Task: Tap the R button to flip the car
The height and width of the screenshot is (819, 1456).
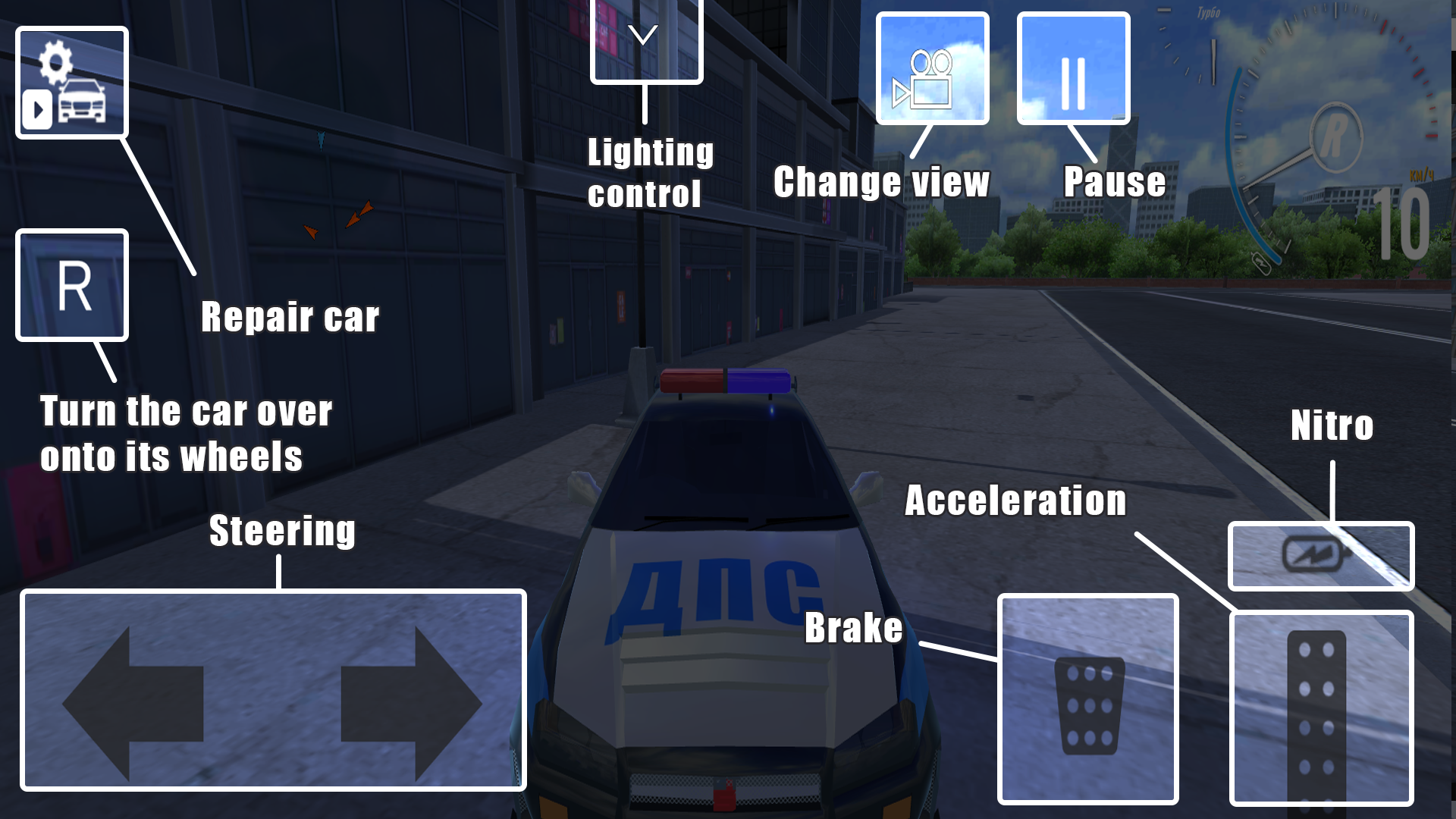Action: pos(71,284)
